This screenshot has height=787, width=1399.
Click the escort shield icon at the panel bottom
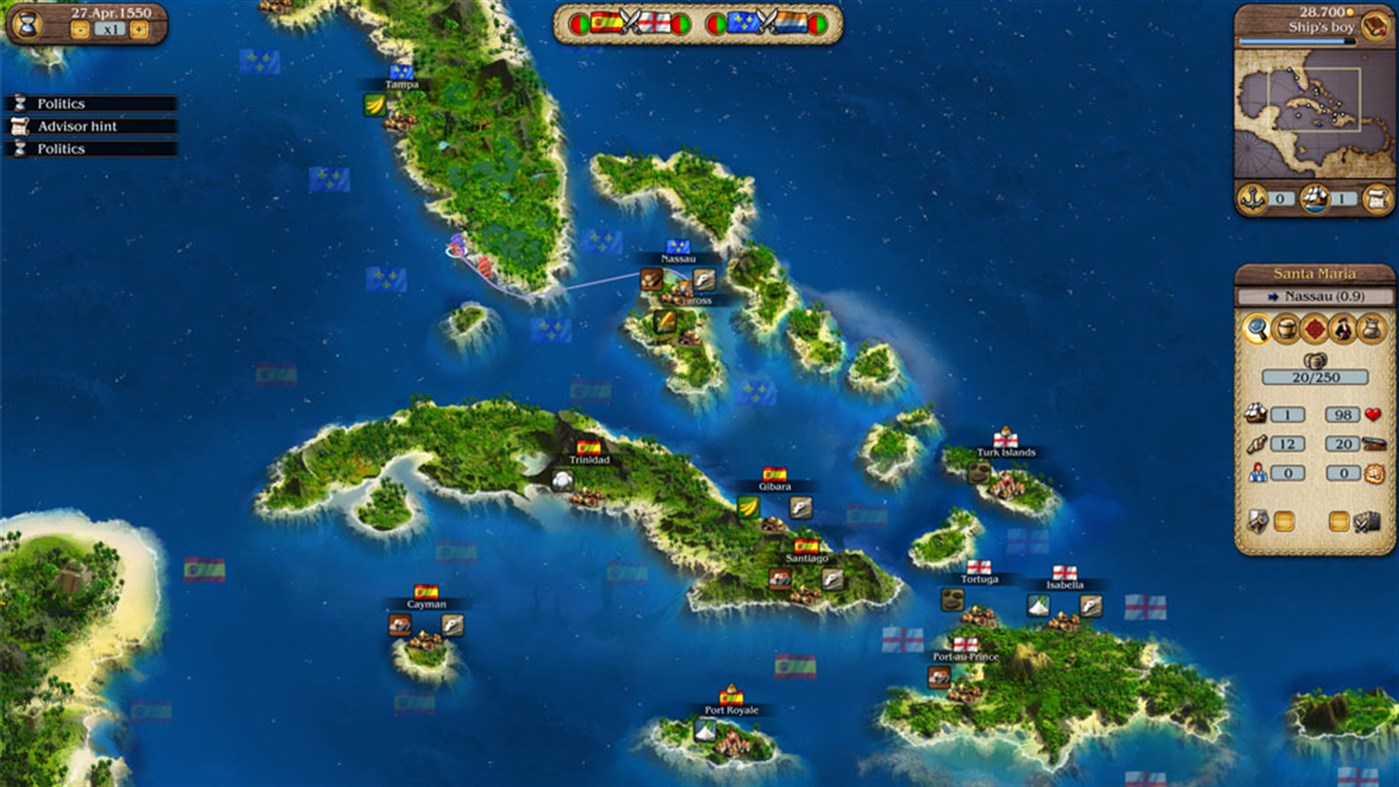click(x=1257, y=521)
